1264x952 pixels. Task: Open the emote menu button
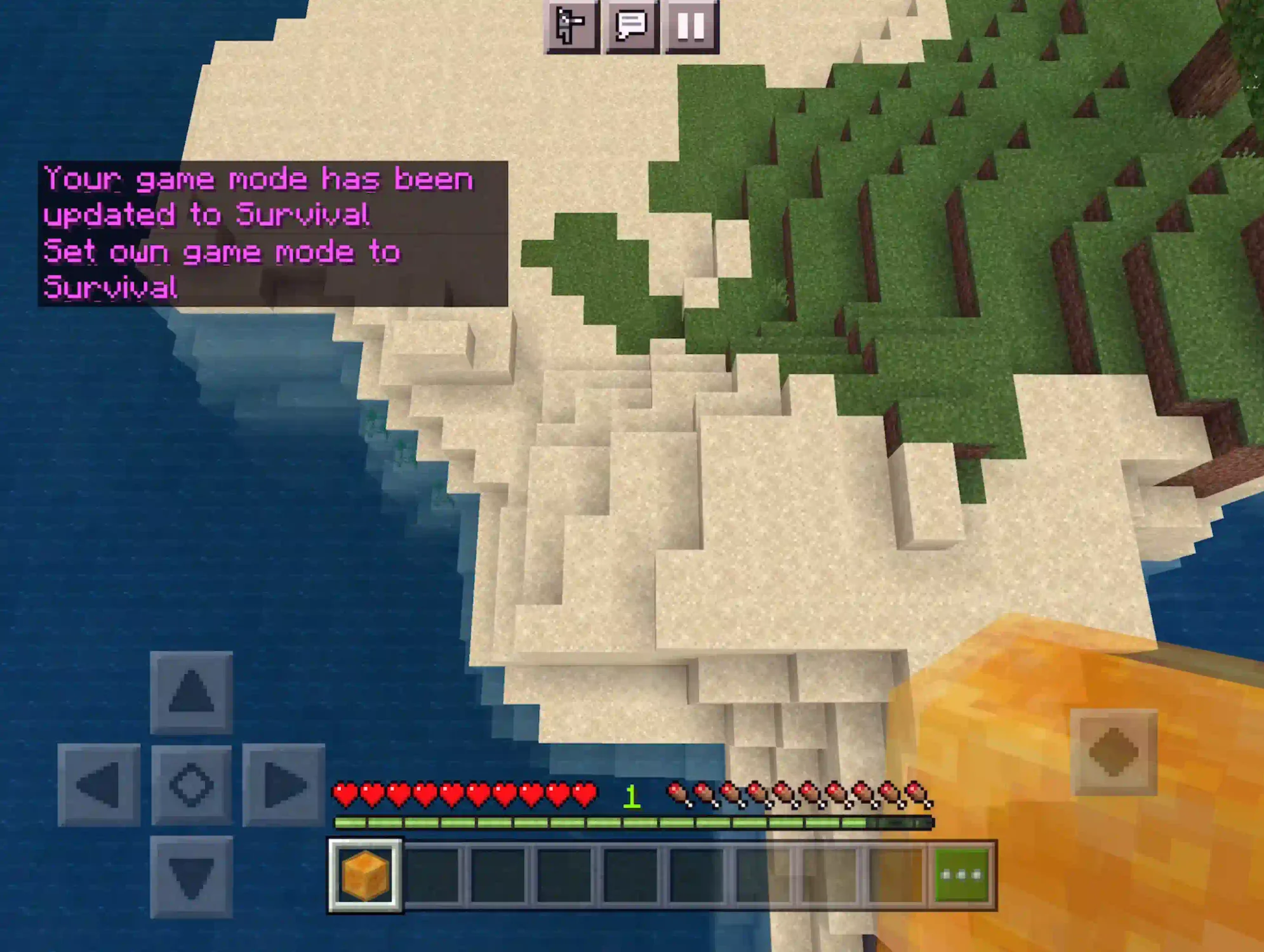(x=571, y=25)
